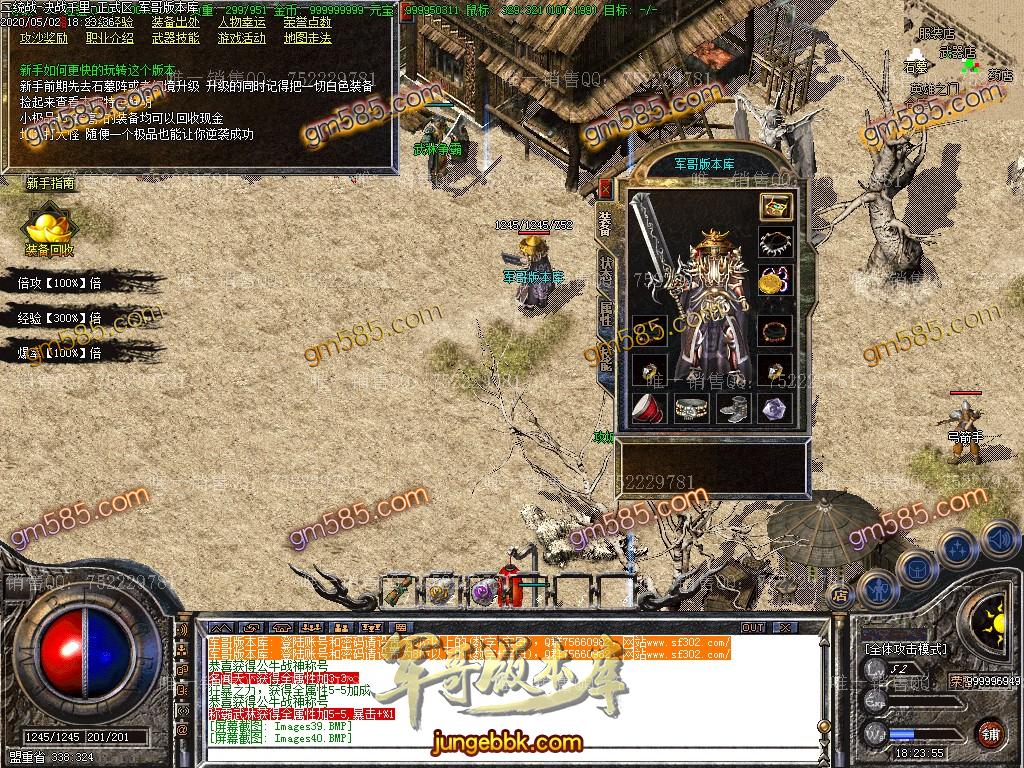Viewport: 1024px width, 768px height.
Task: Select the equipped belt slot
Action: coord(689,407)
